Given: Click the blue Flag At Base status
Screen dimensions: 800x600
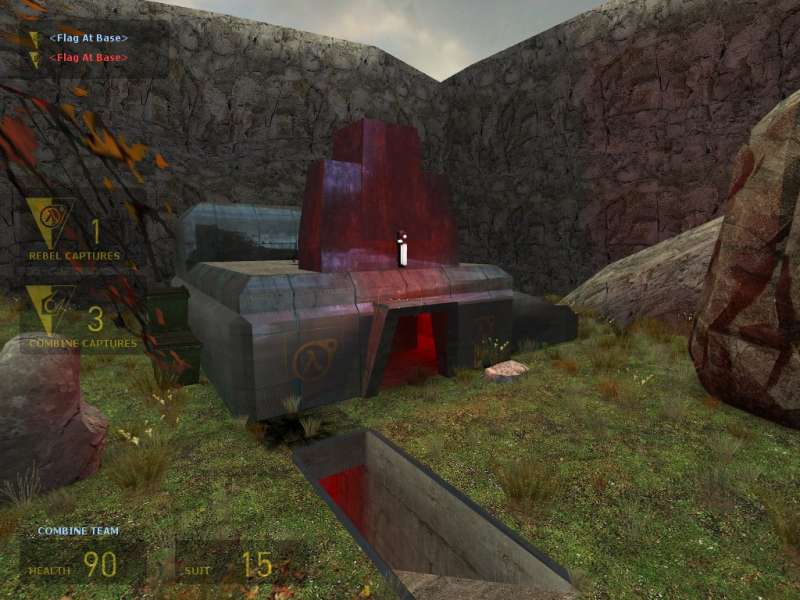Looking at the screenshot, I should pyautogui.click(x=88, y=38).
